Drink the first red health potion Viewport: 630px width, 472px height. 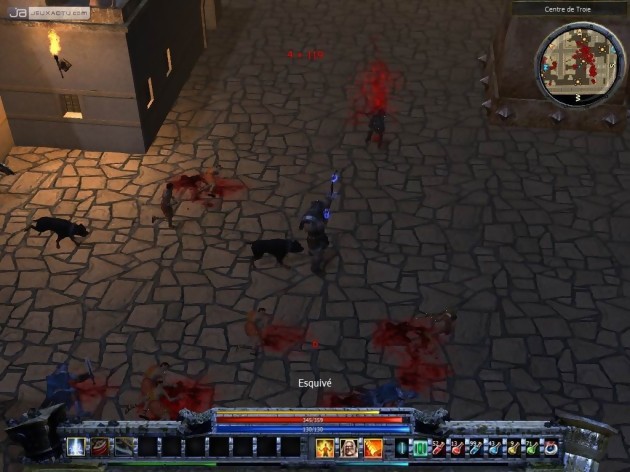coord(438,447)
